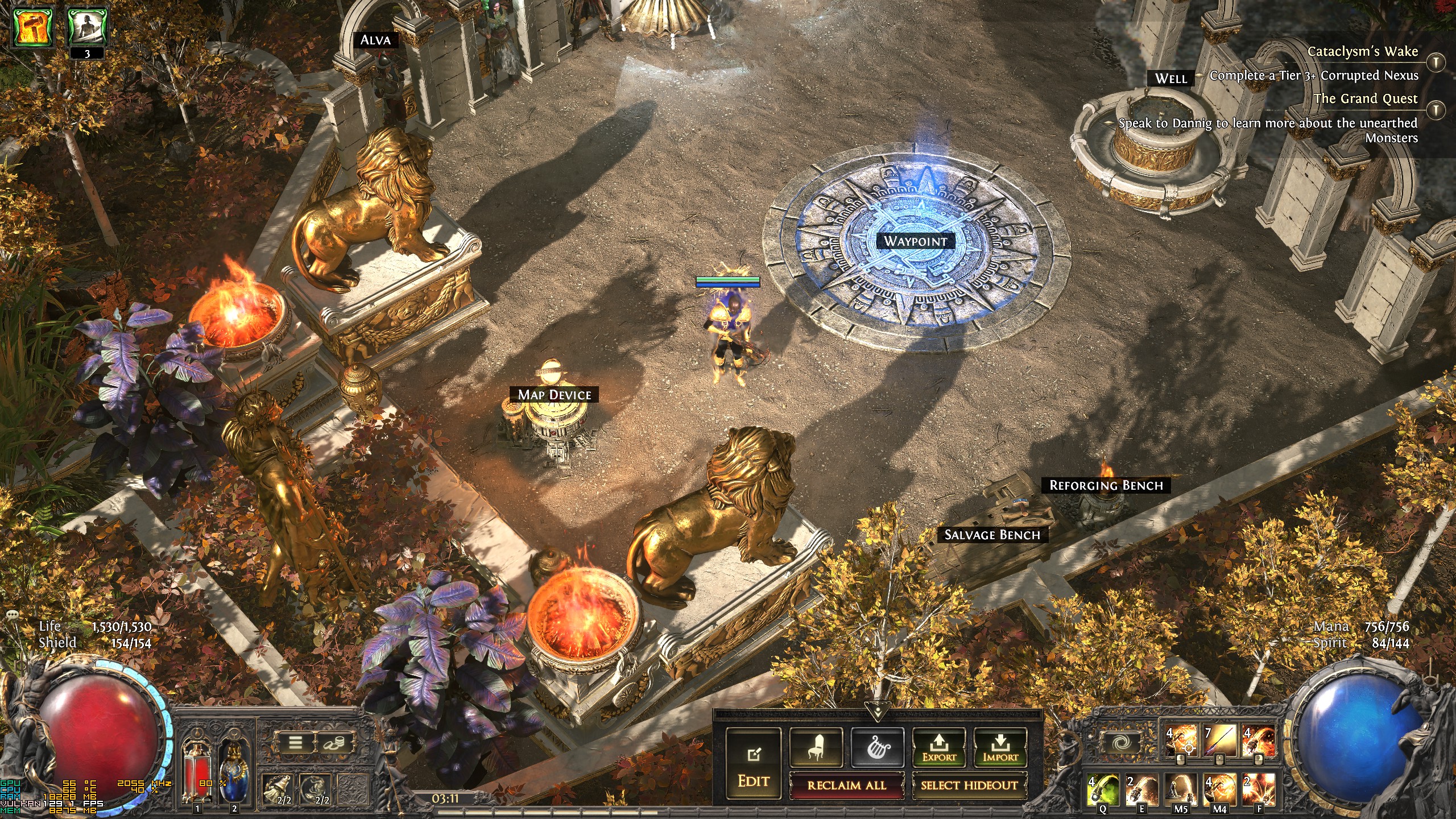Activate the skill bound to F
Image resolution: width=1456 pixels, height=819 pixels.
[1258, 789]
